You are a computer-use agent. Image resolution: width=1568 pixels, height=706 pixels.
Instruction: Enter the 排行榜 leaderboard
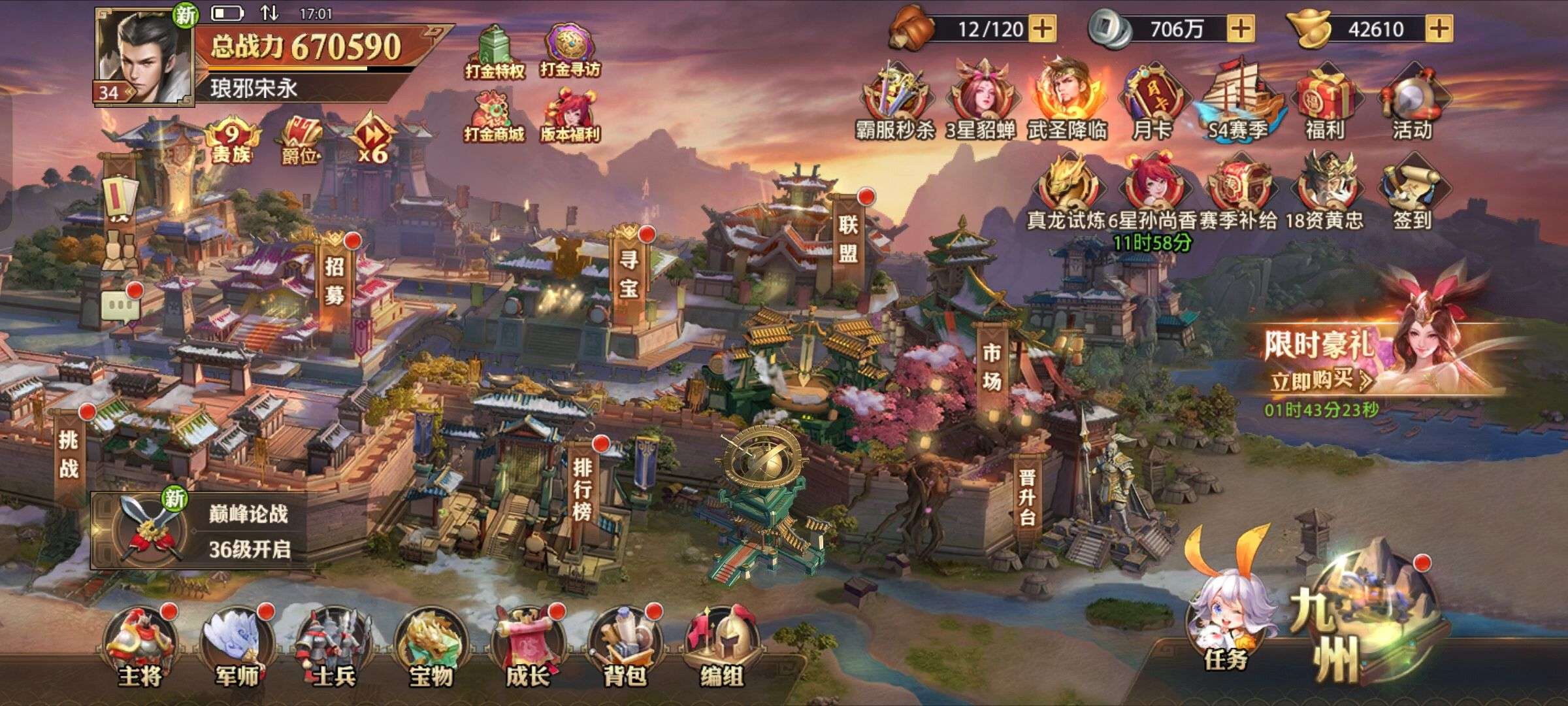pyautogui.click(x=581, y=487)
